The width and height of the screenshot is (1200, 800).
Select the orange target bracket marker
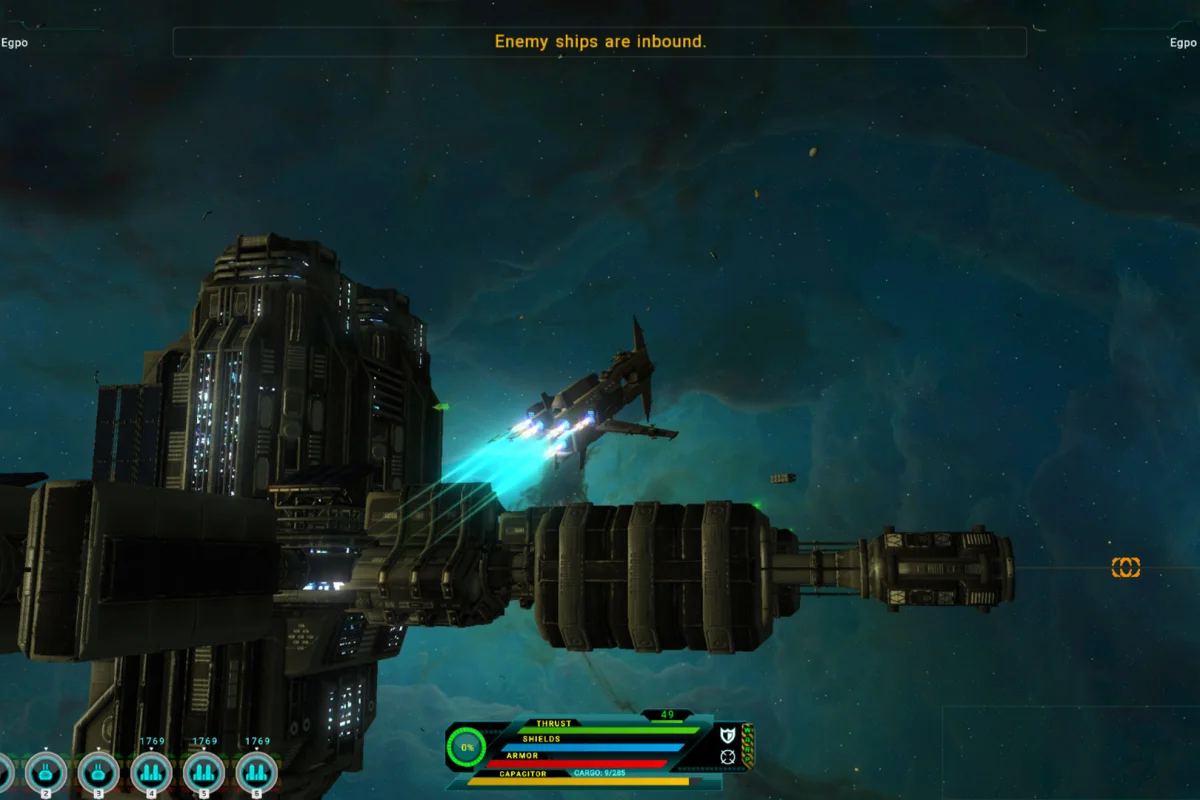(1126, 568)
